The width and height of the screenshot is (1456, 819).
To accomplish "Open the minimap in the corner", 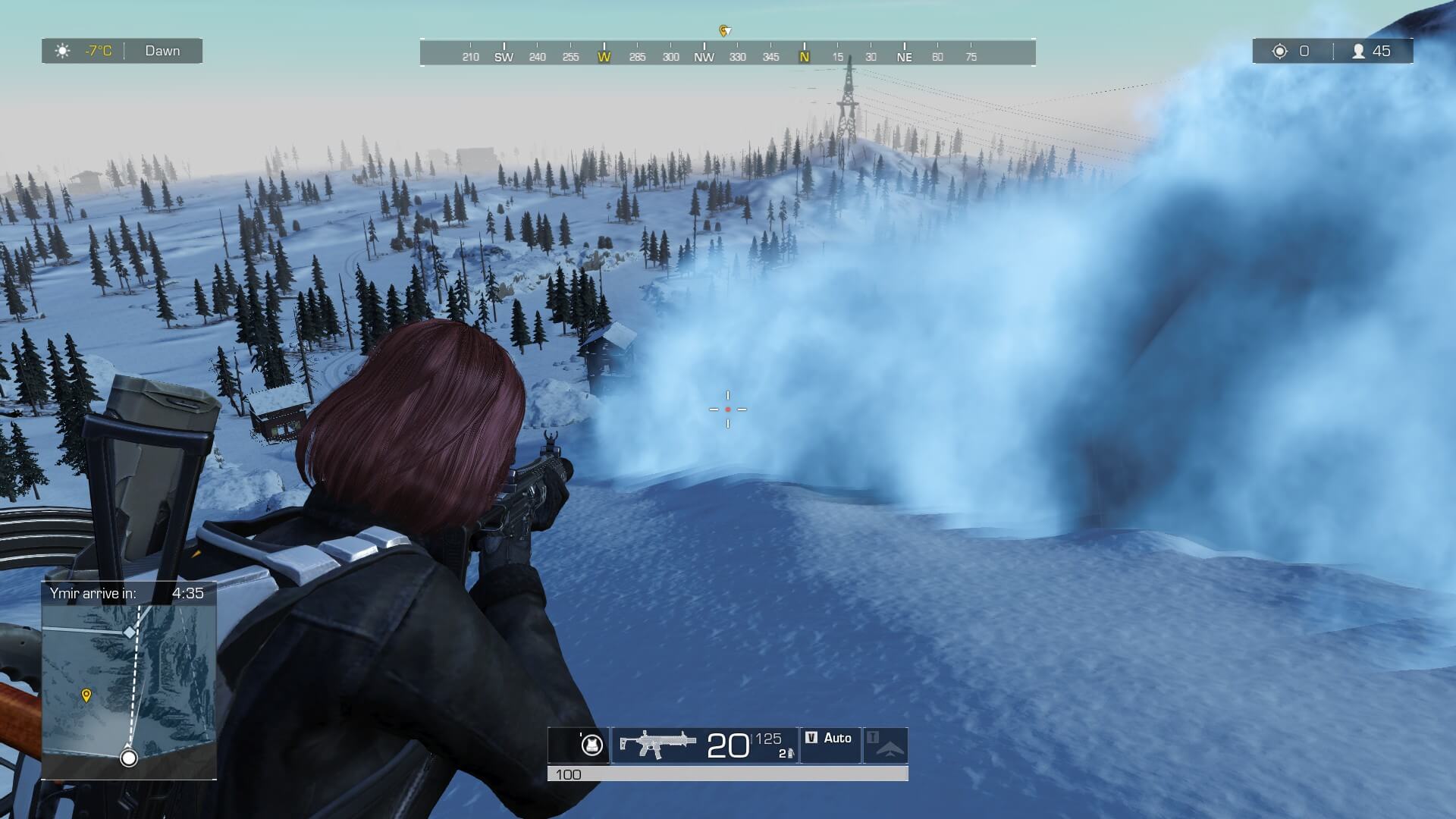I will coord(129,690).
